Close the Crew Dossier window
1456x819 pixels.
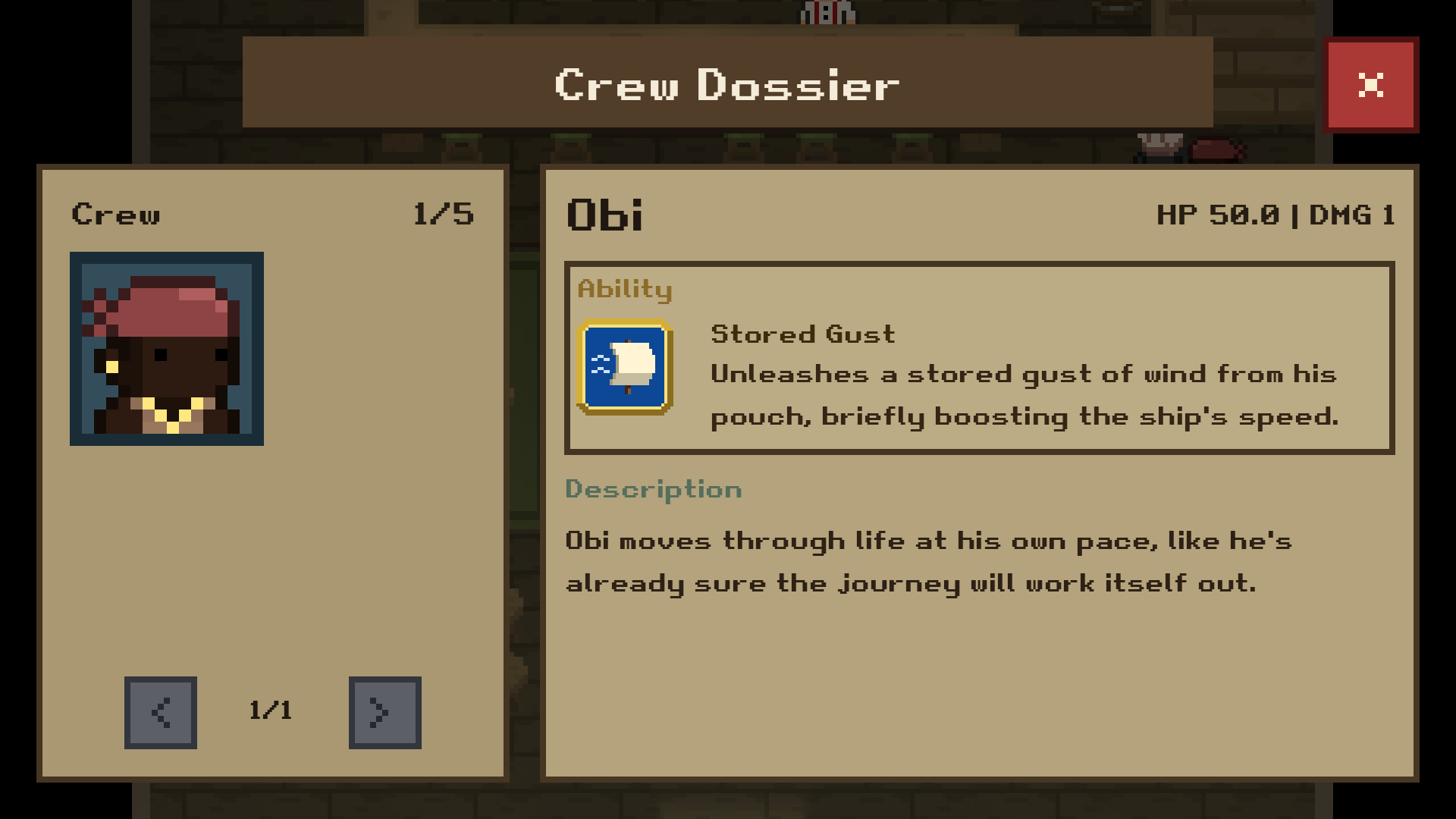coord(1371,86)
